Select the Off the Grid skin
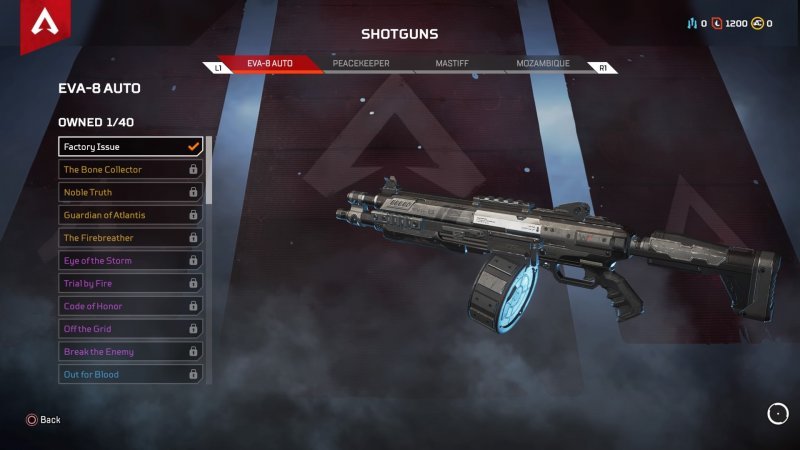 (131, 329)
